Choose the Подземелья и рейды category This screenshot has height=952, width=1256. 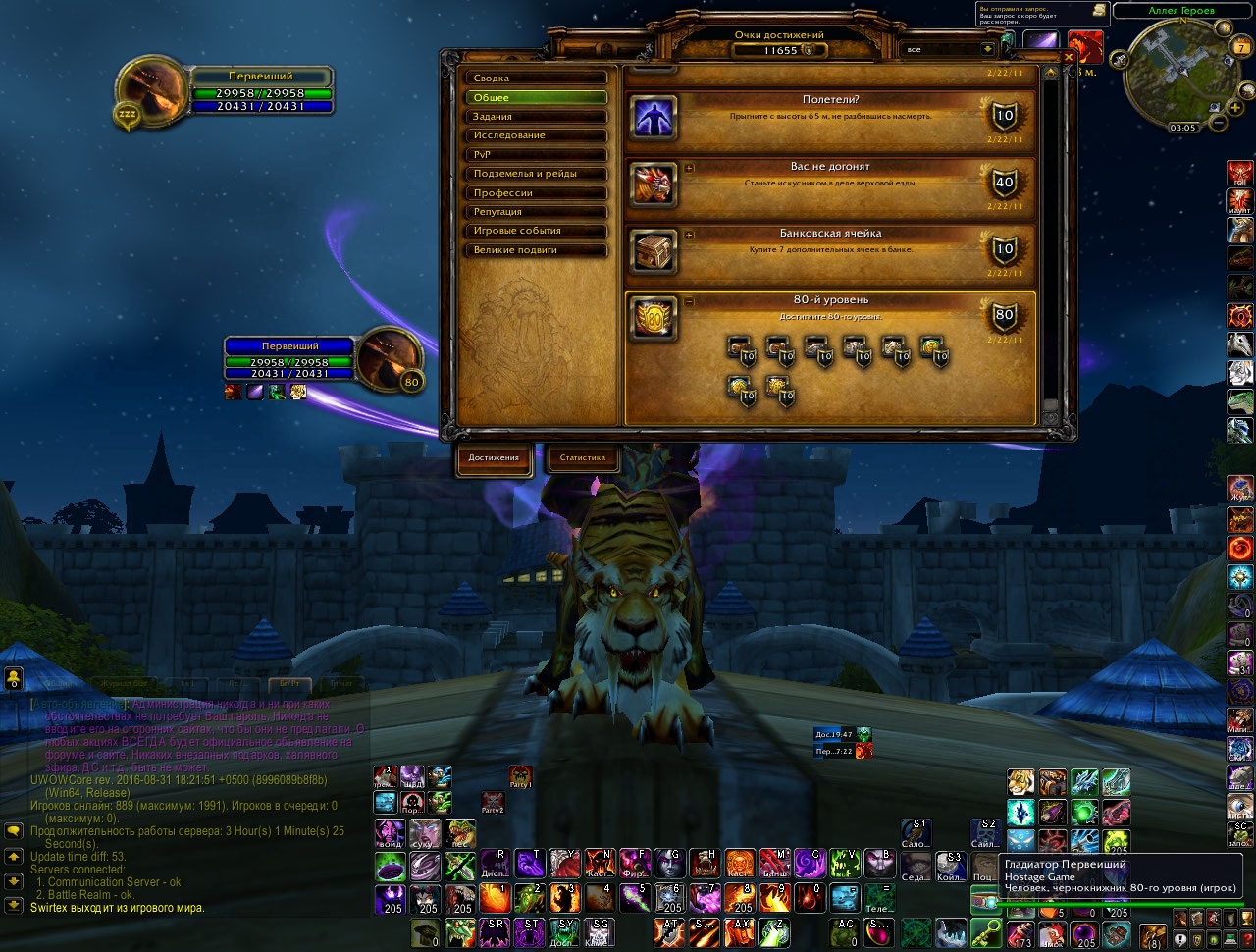click(x=536, y=174)
